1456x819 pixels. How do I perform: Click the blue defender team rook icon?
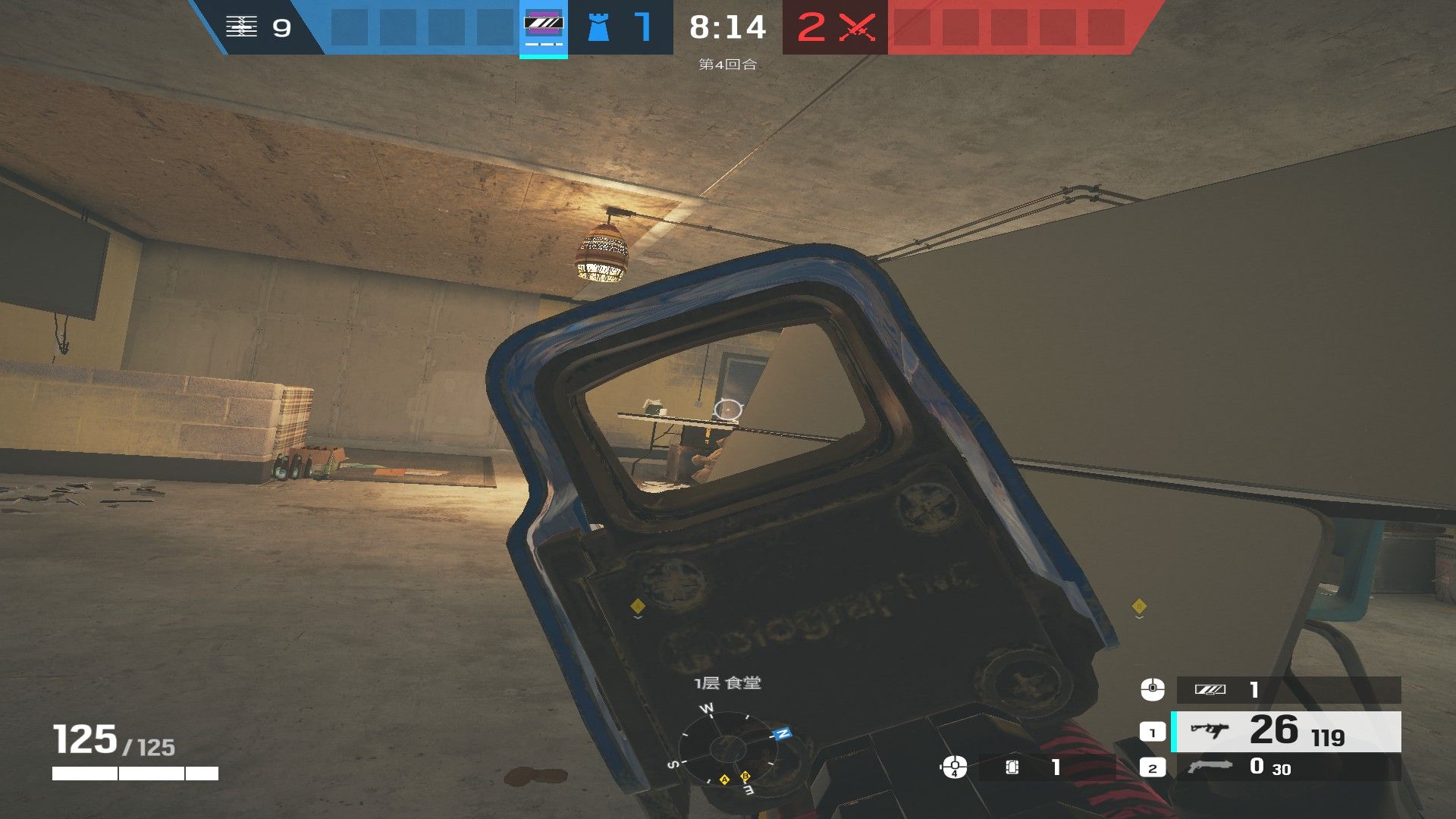point(598,27)
